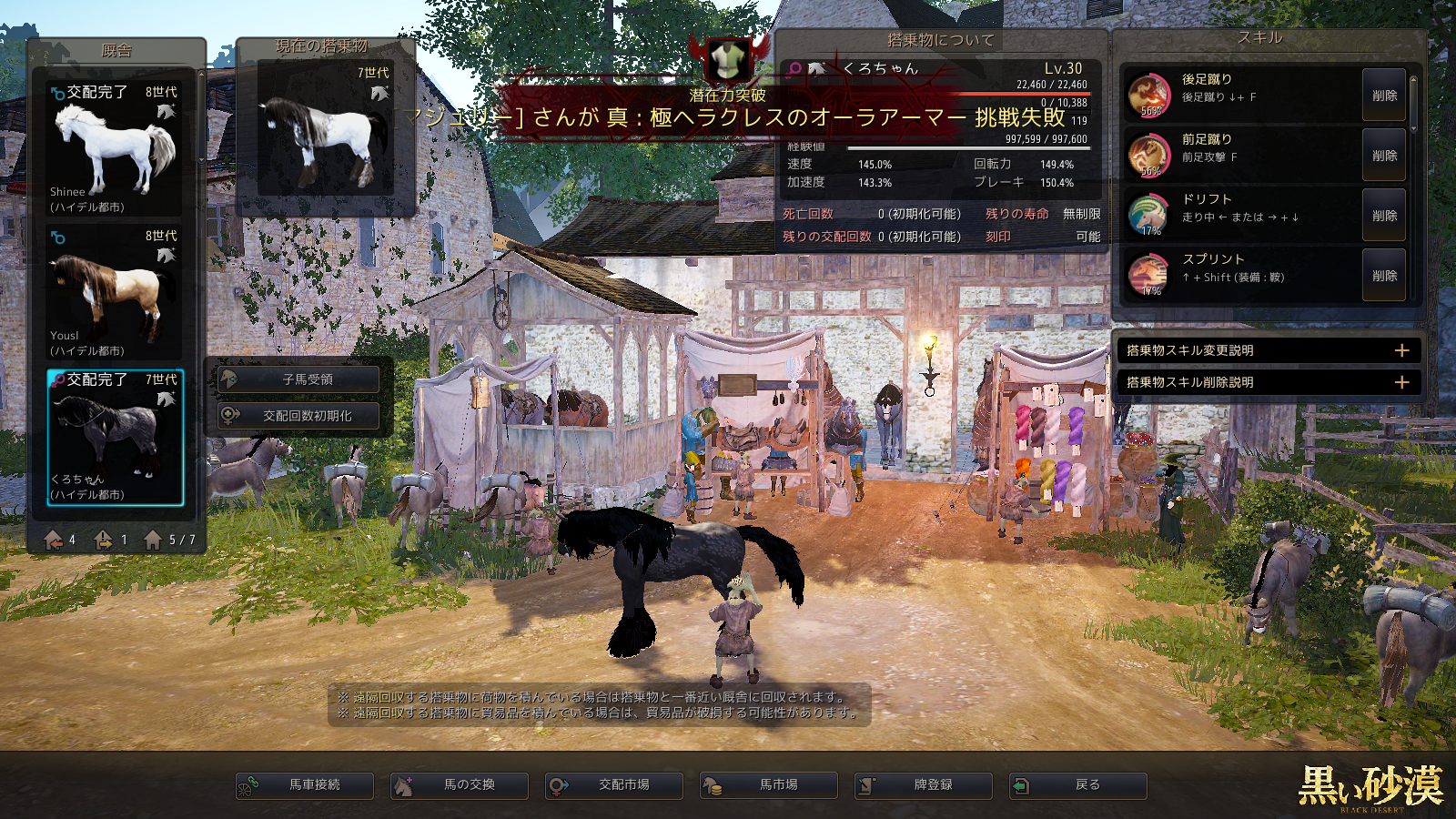
Task: Click 交配回数初期化 to reset breeding count
Action: point(299,416)
